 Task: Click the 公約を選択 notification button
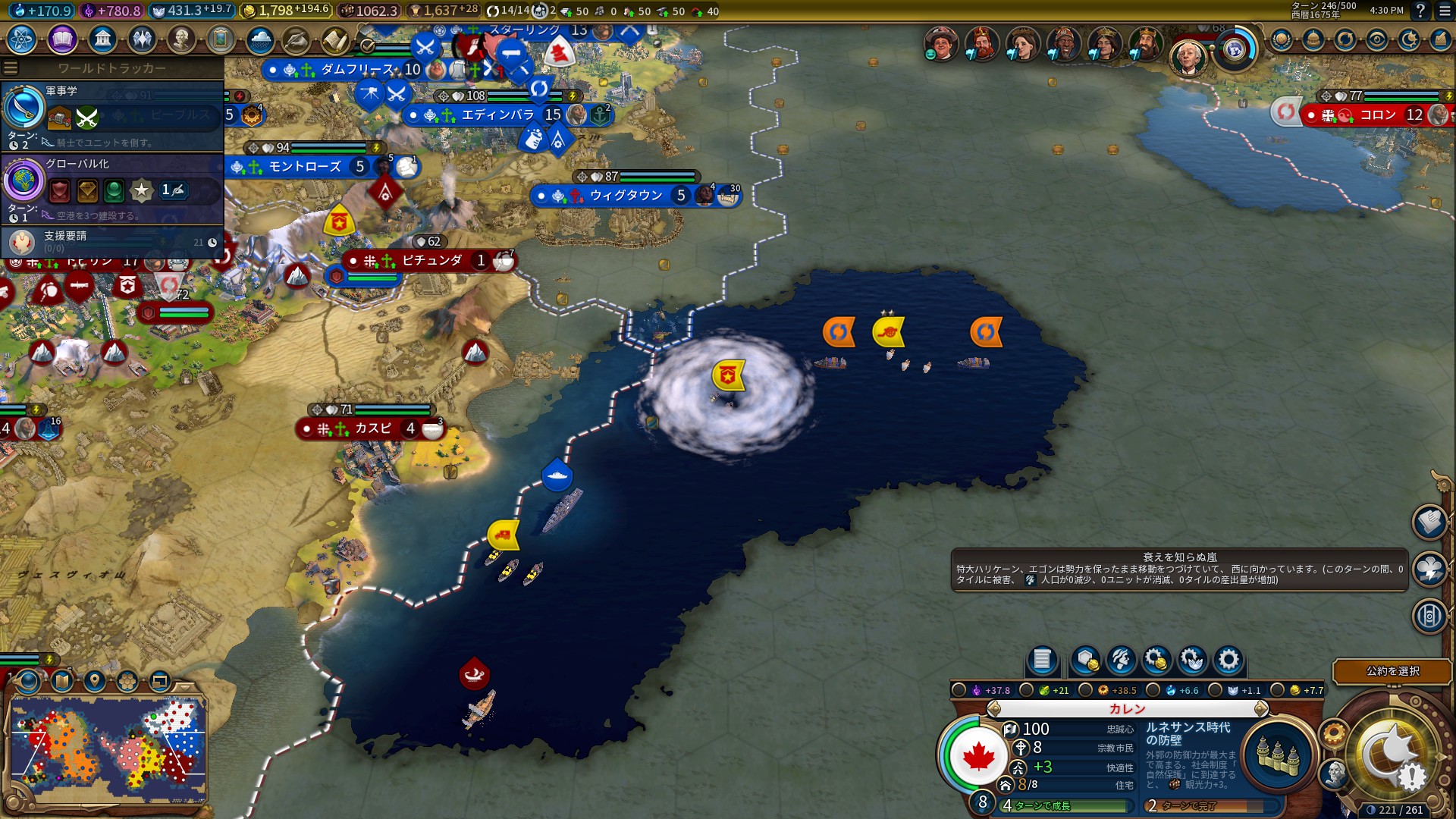point(1392,671)
